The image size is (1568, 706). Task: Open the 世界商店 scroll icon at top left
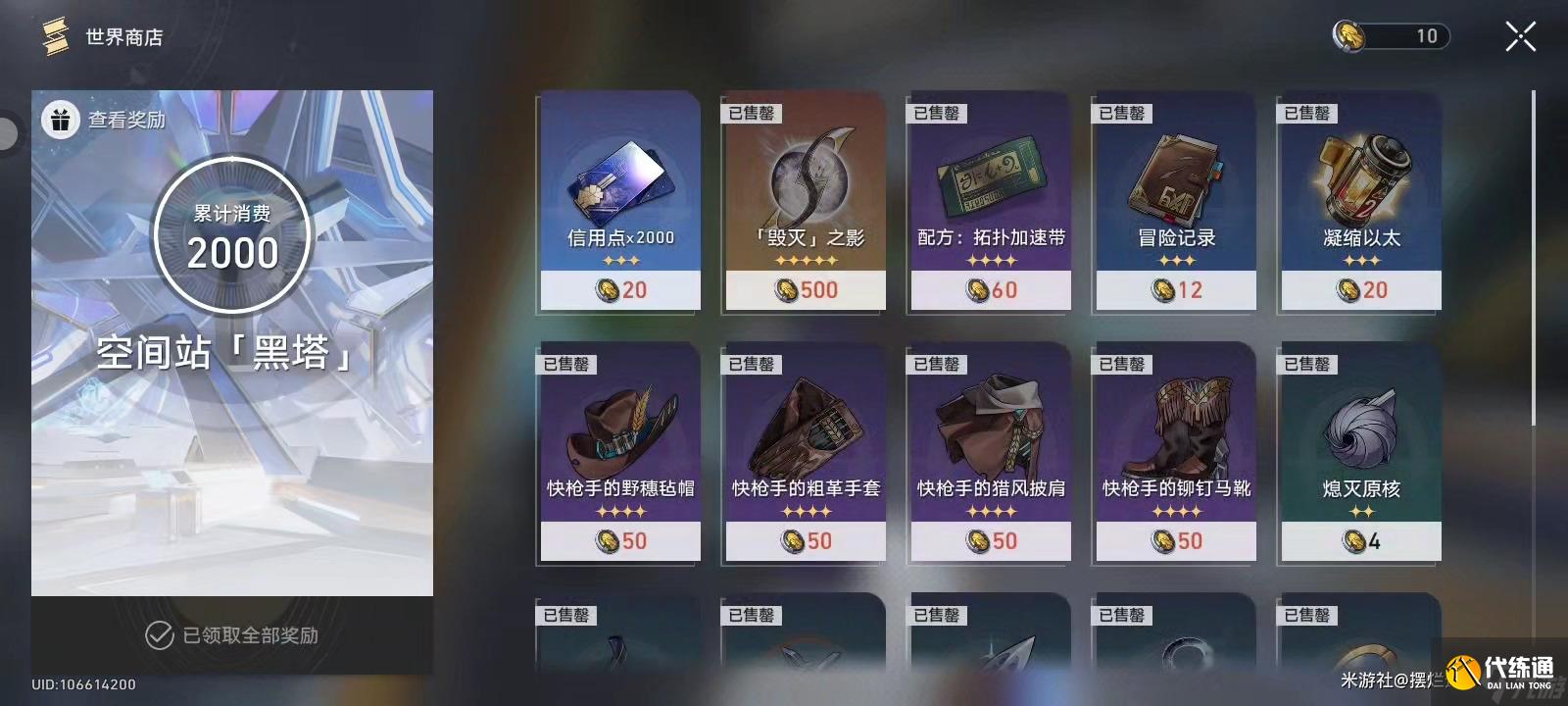pos(54,36)
